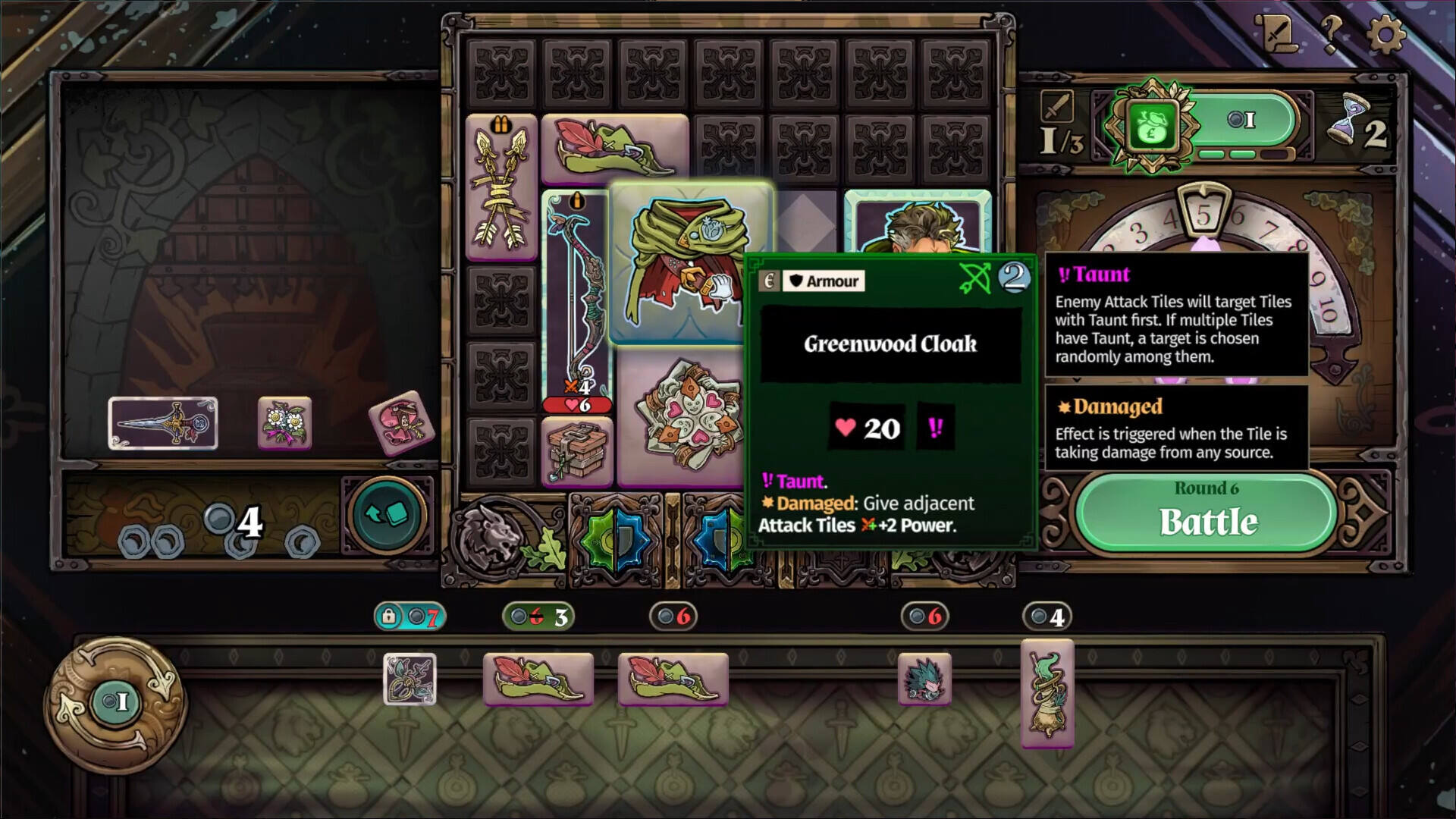Pick the pink skull tile in storage
The image size is (1456, 819).
click(x=401, y=421)
